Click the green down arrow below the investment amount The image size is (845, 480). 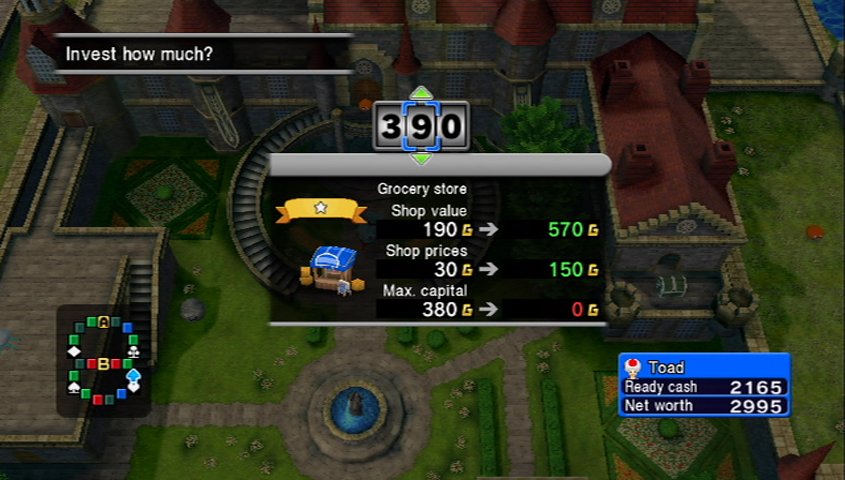421,158
